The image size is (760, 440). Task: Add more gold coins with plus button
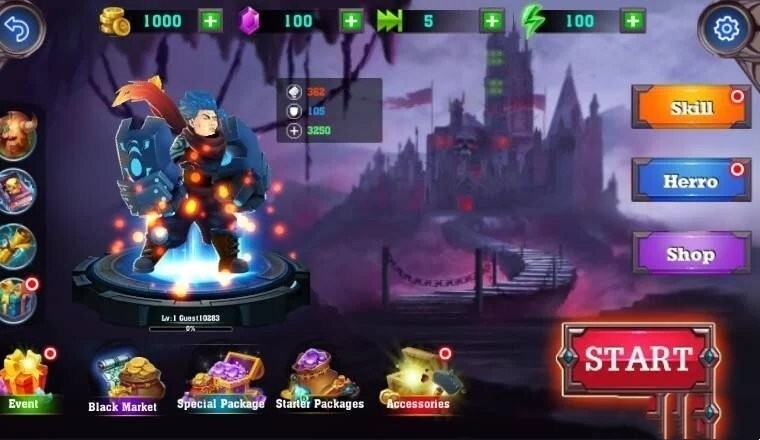point(211,20)
